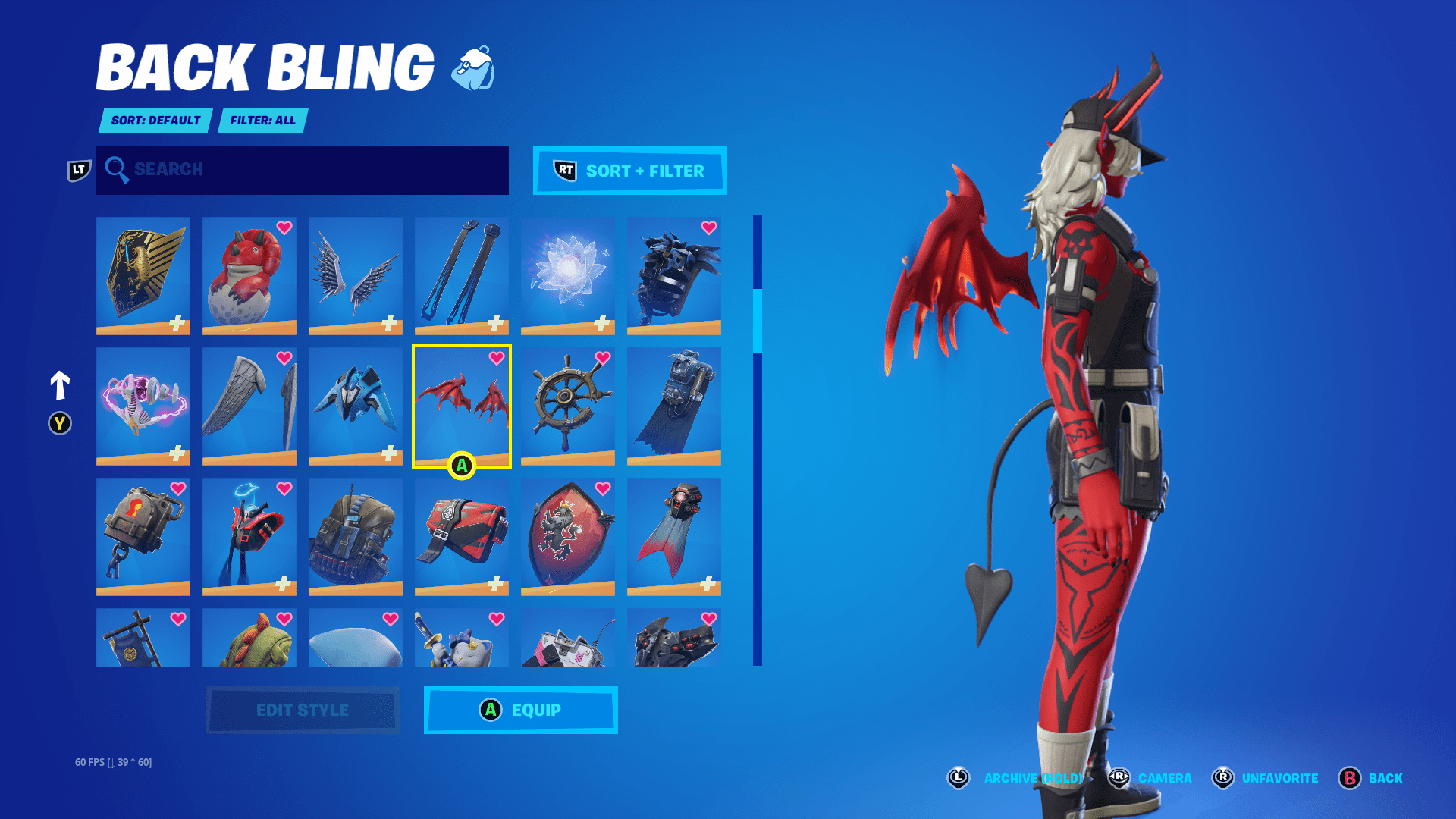Viewport: 1456px width, 819px height.
Task: Choose the red lion crest shield back bling
Action: tap(568, 536)
